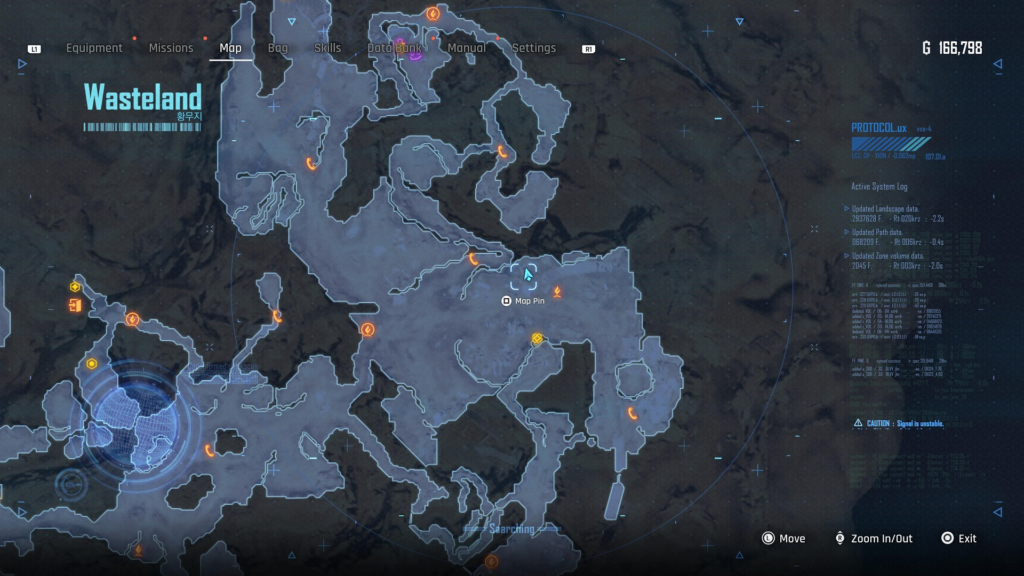Select the yellow diamond marker on the map
Screen dimensions: 1024x576
(x=537, y=339)
